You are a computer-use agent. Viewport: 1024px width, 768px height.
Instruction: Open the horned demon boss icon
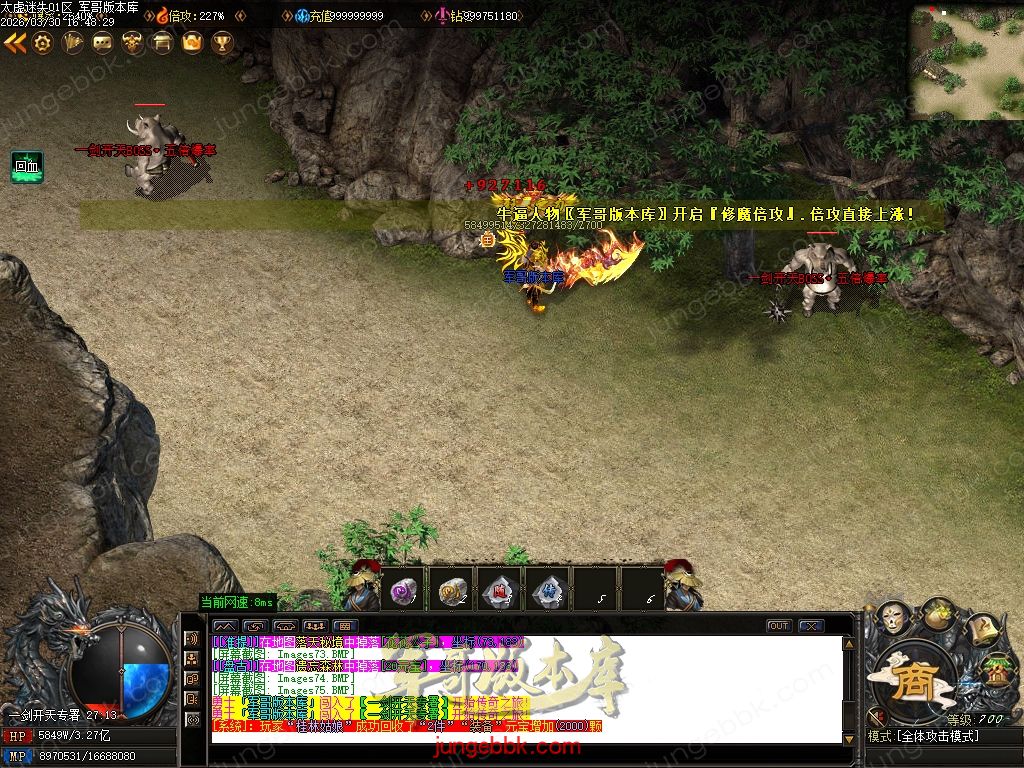[132, 42]
